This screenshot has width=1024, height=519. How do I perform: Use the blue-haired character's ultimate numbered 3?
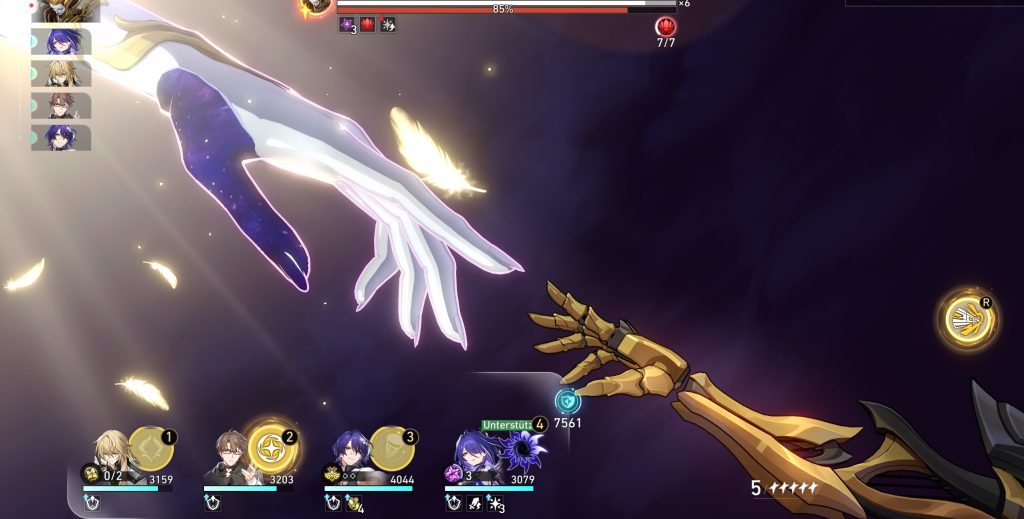pyautogui.click(x=391, y=445)
